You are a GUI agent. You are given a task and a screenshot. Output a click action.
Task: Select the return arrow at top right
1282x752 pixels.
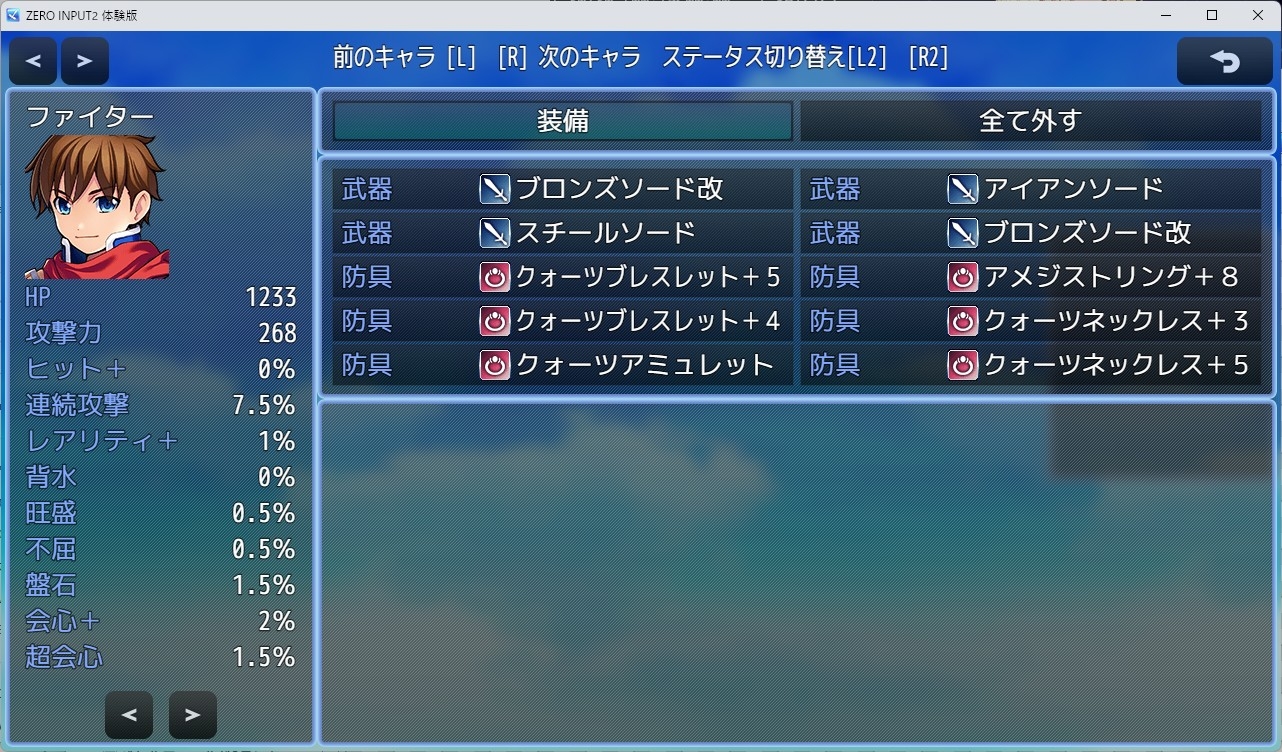[1224, 60]
